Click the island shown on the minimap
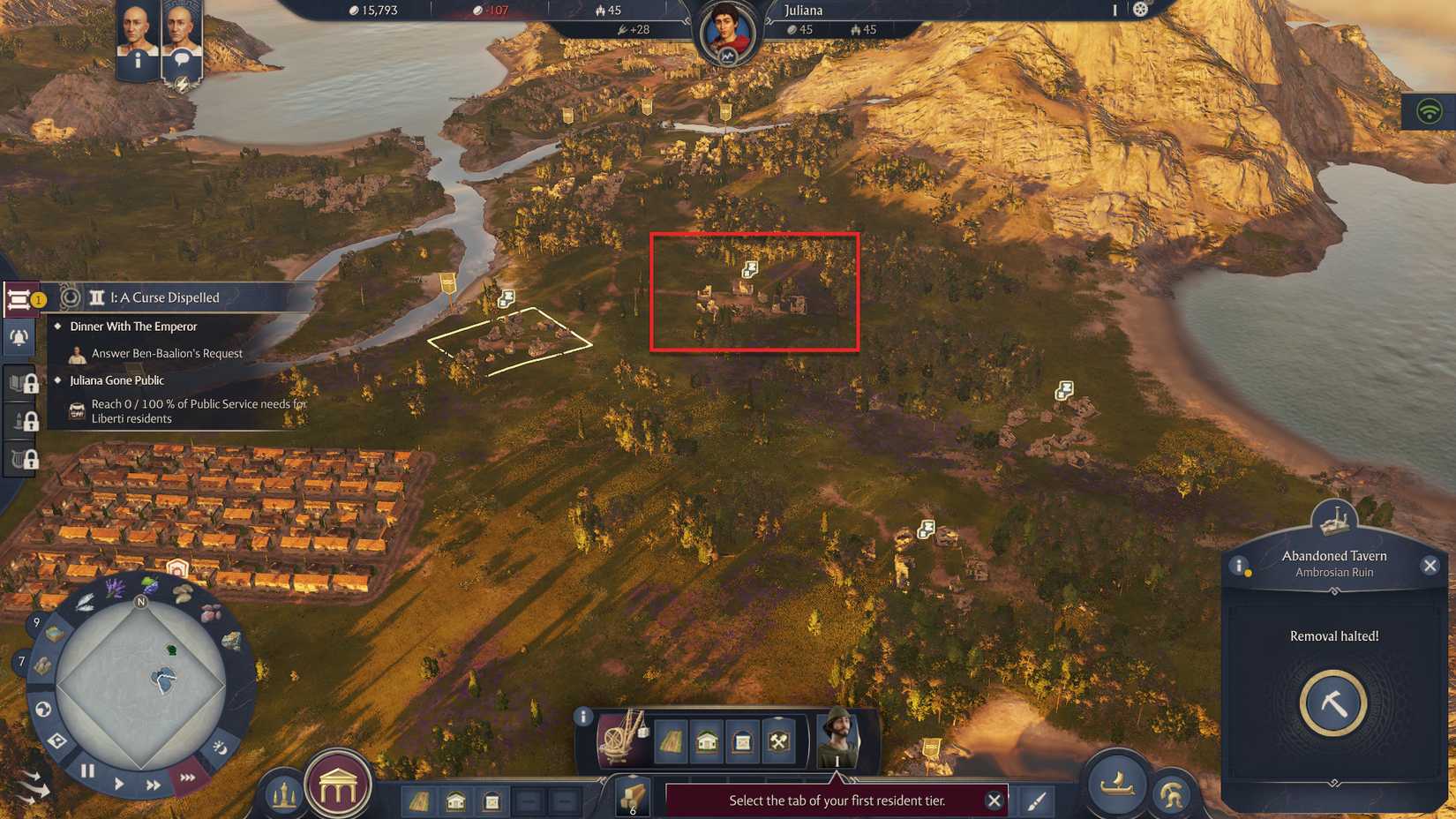Image resolution: width=1456 pixels, height=819 pixels. (161, 680)
